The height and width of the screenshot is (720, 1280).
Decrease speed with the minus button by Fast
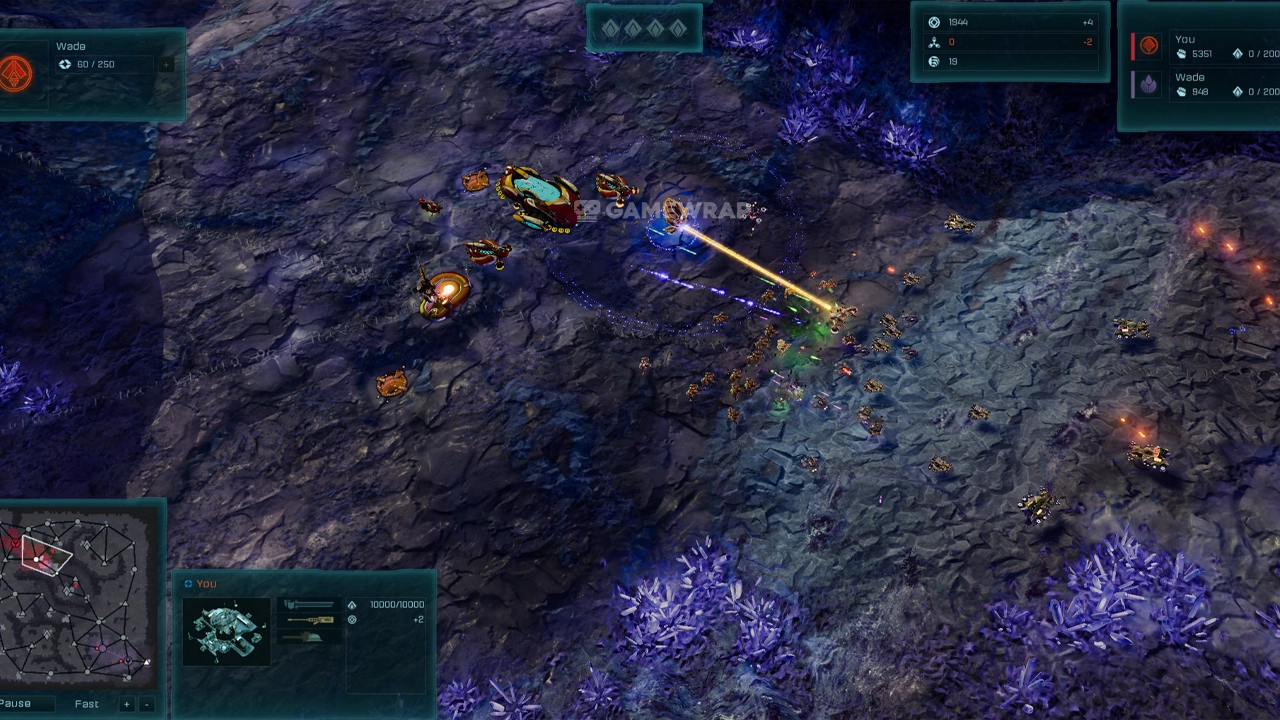click(x=147, y=704)
